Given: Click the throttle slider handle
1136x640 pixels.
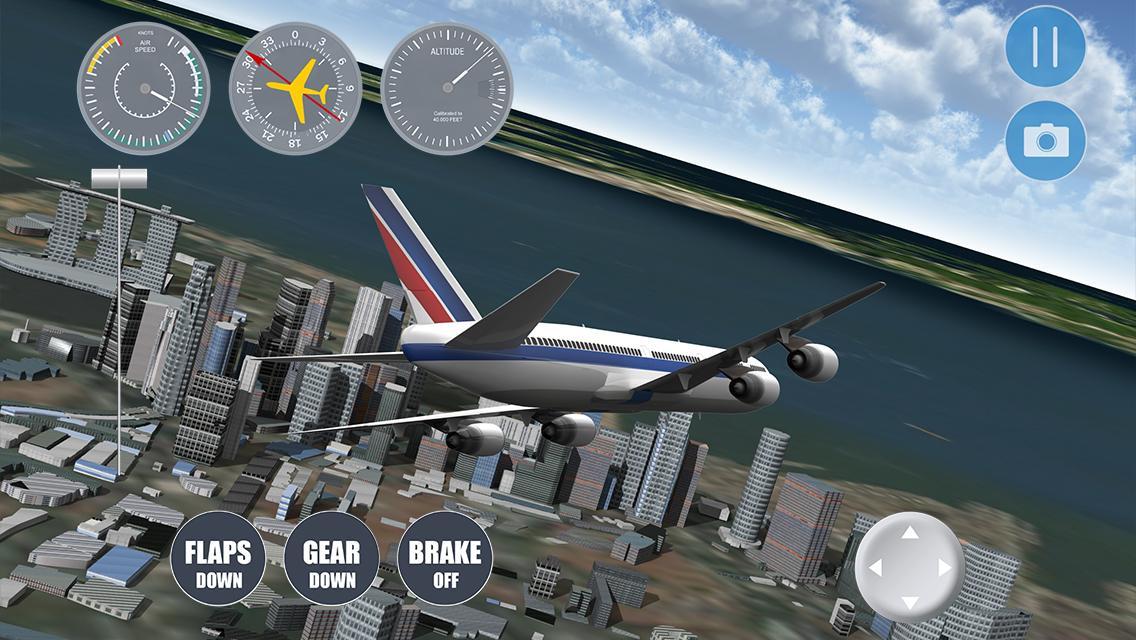Looking at the screenshot, I should (119, 178).
